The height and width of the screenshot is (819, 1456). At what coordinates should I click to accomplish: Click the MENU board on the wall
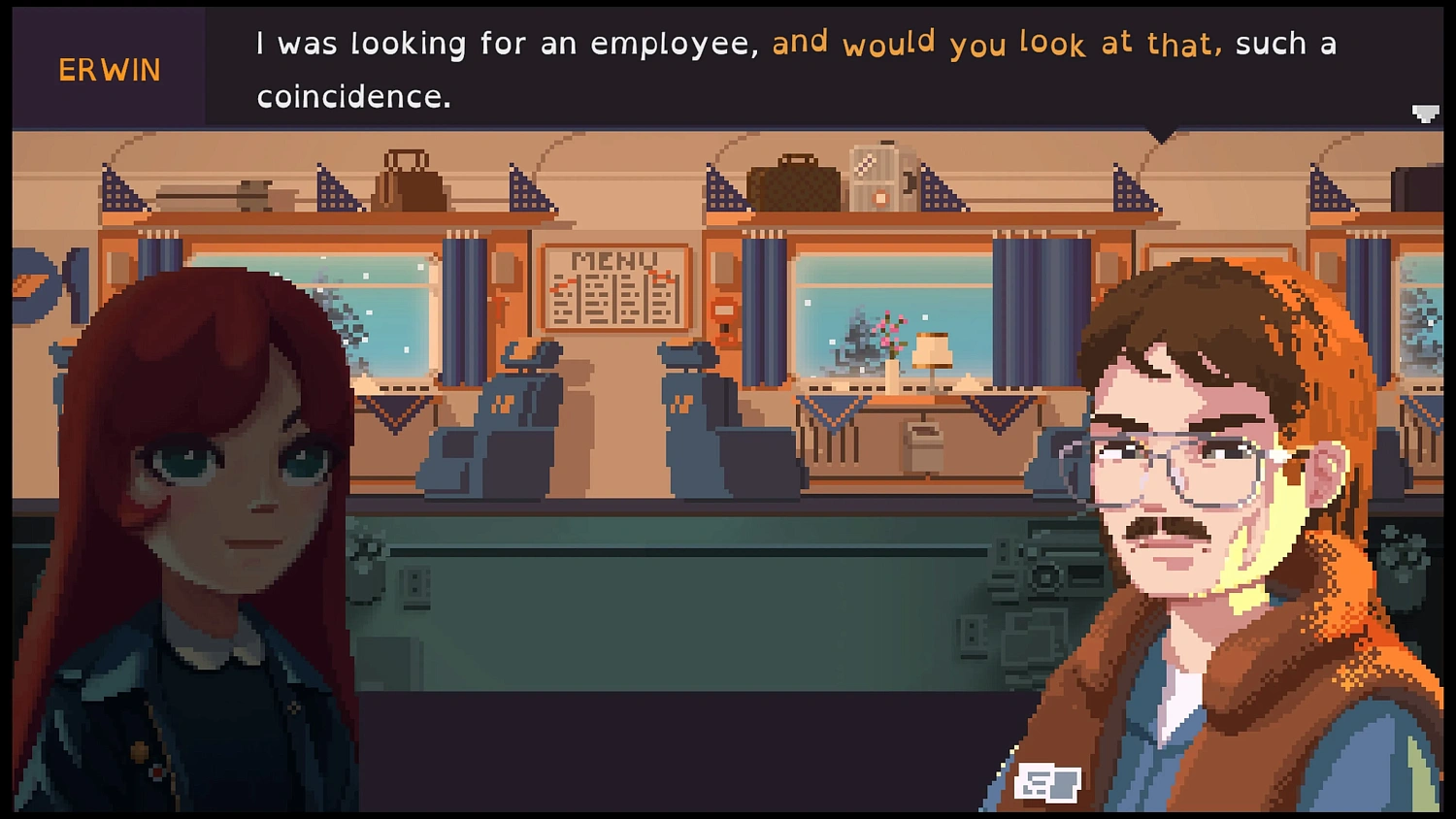pyautogui.click(x=616, y=286)
